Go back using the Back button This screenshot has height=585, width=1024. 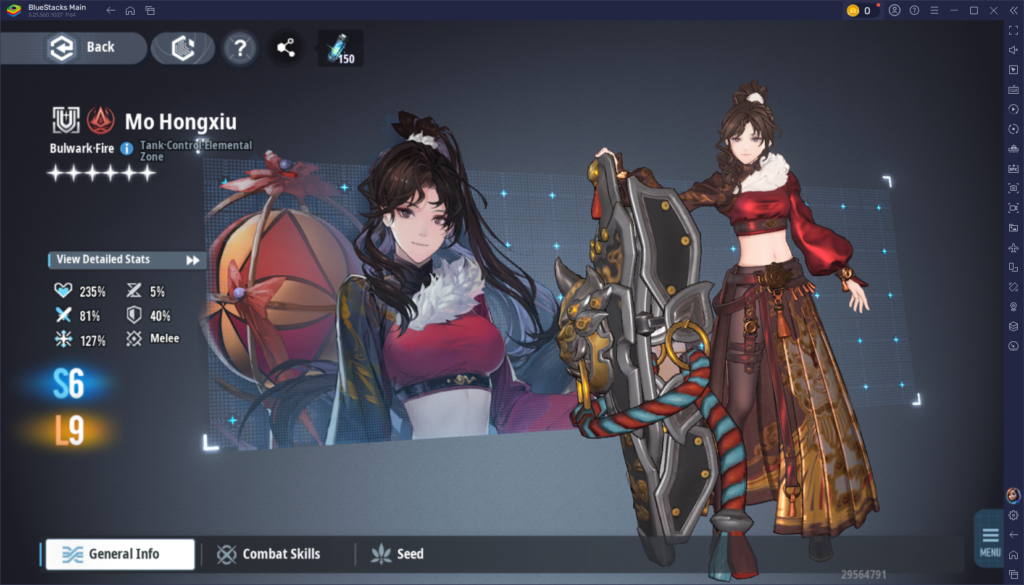click(x=83, y=47)
